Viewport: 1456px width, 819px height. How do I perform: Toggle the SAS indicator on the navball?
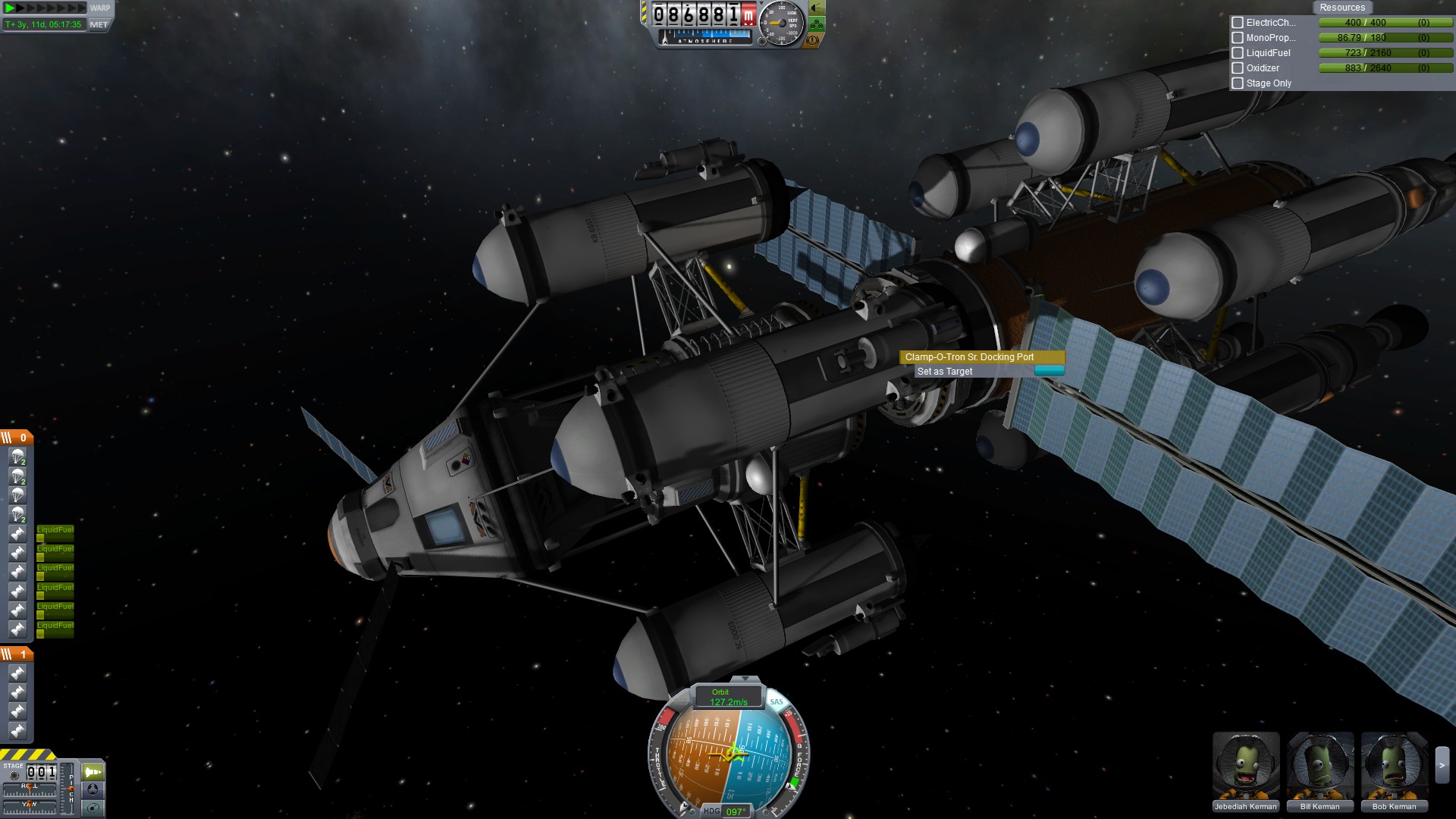777,701
